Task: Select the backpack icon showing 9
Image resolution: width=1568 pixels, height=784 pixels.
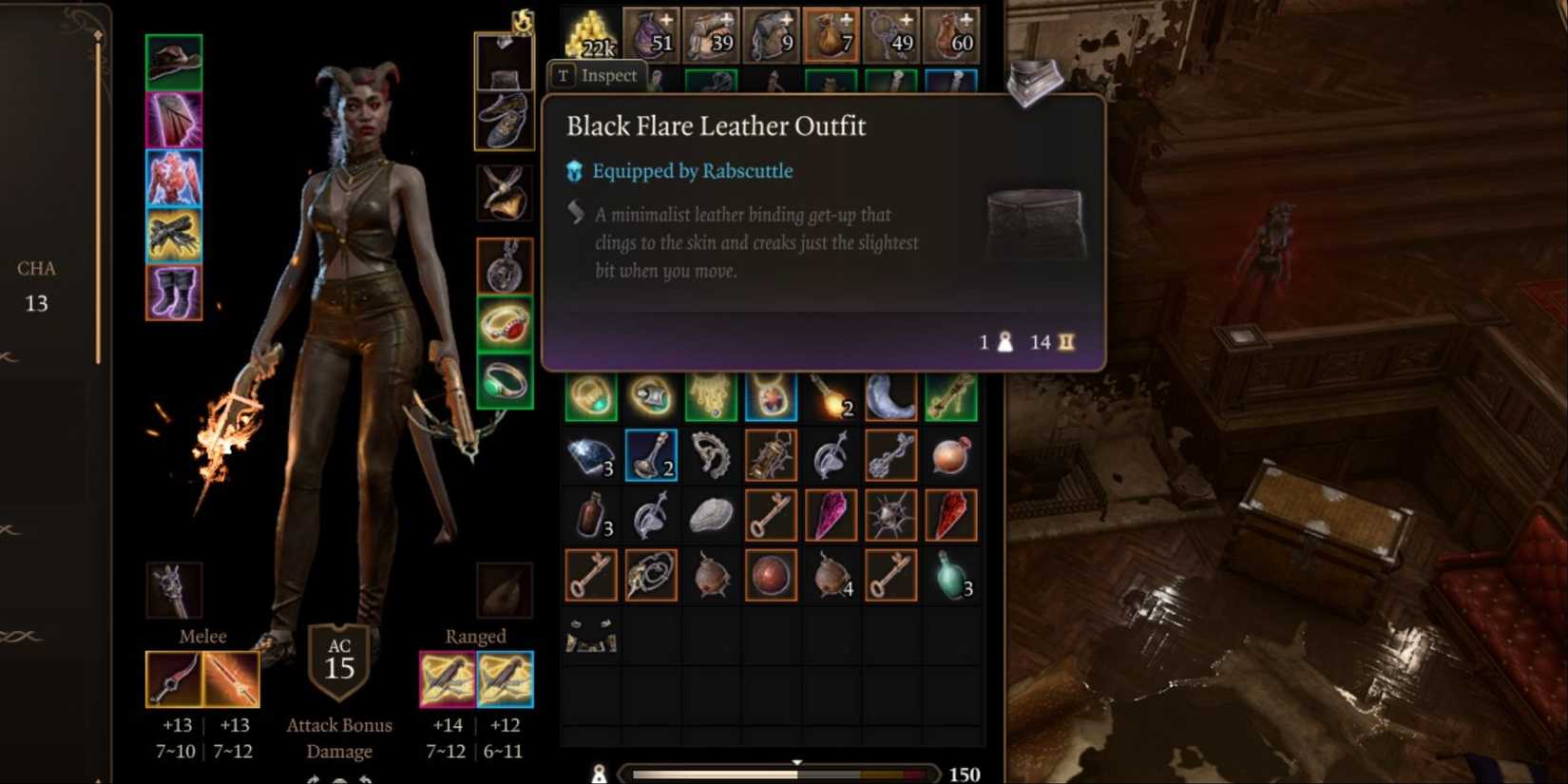Action: [x=772, y=33]
